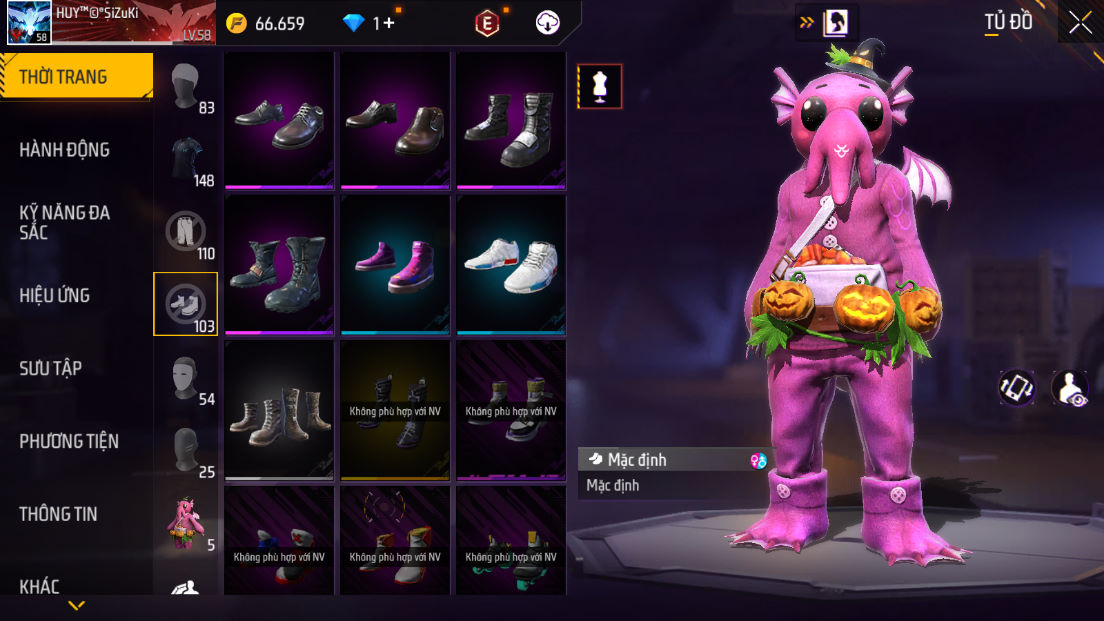
Task: Go to the SƯU TẬP tab
Action: [x=51, y=368]
